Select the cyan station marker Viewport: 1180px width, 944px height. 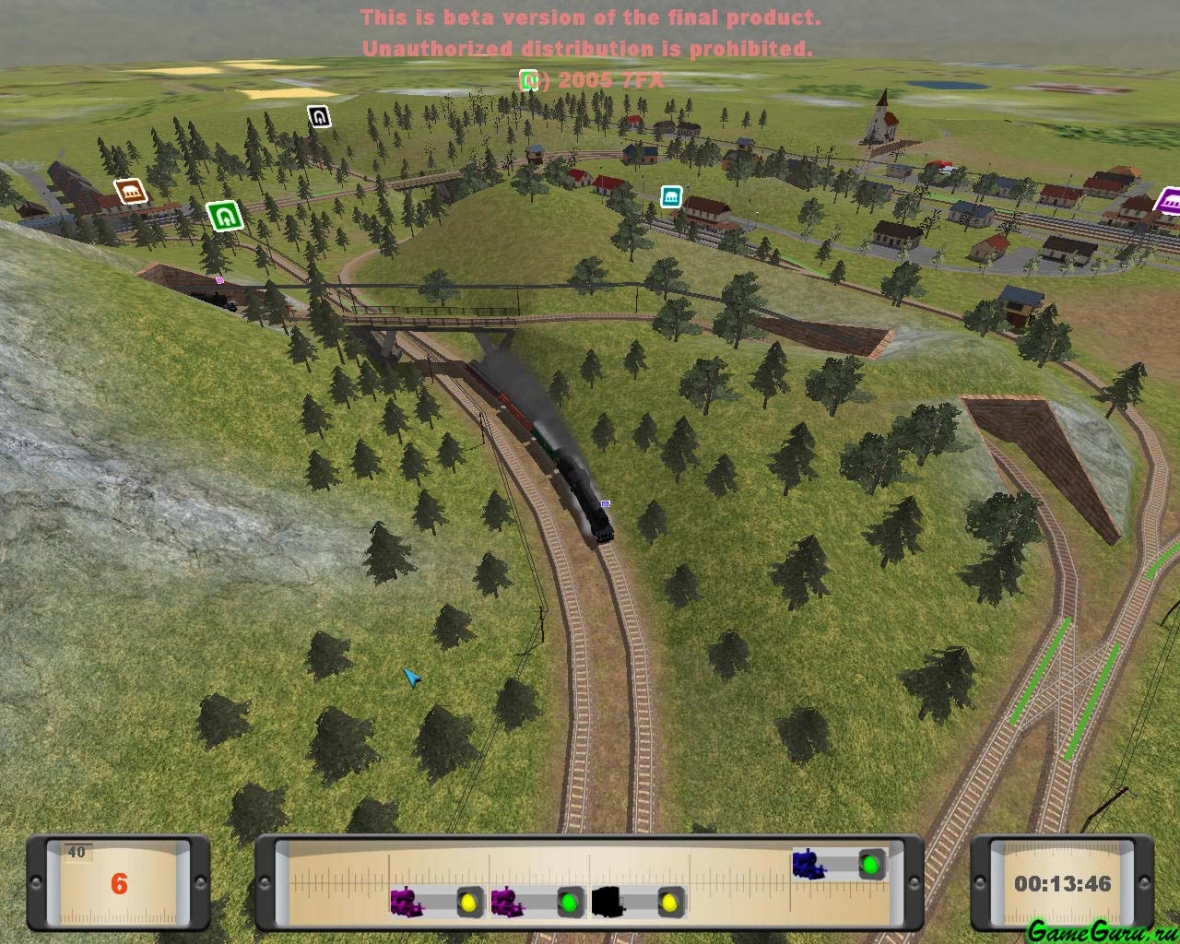[x=671, y=194]
